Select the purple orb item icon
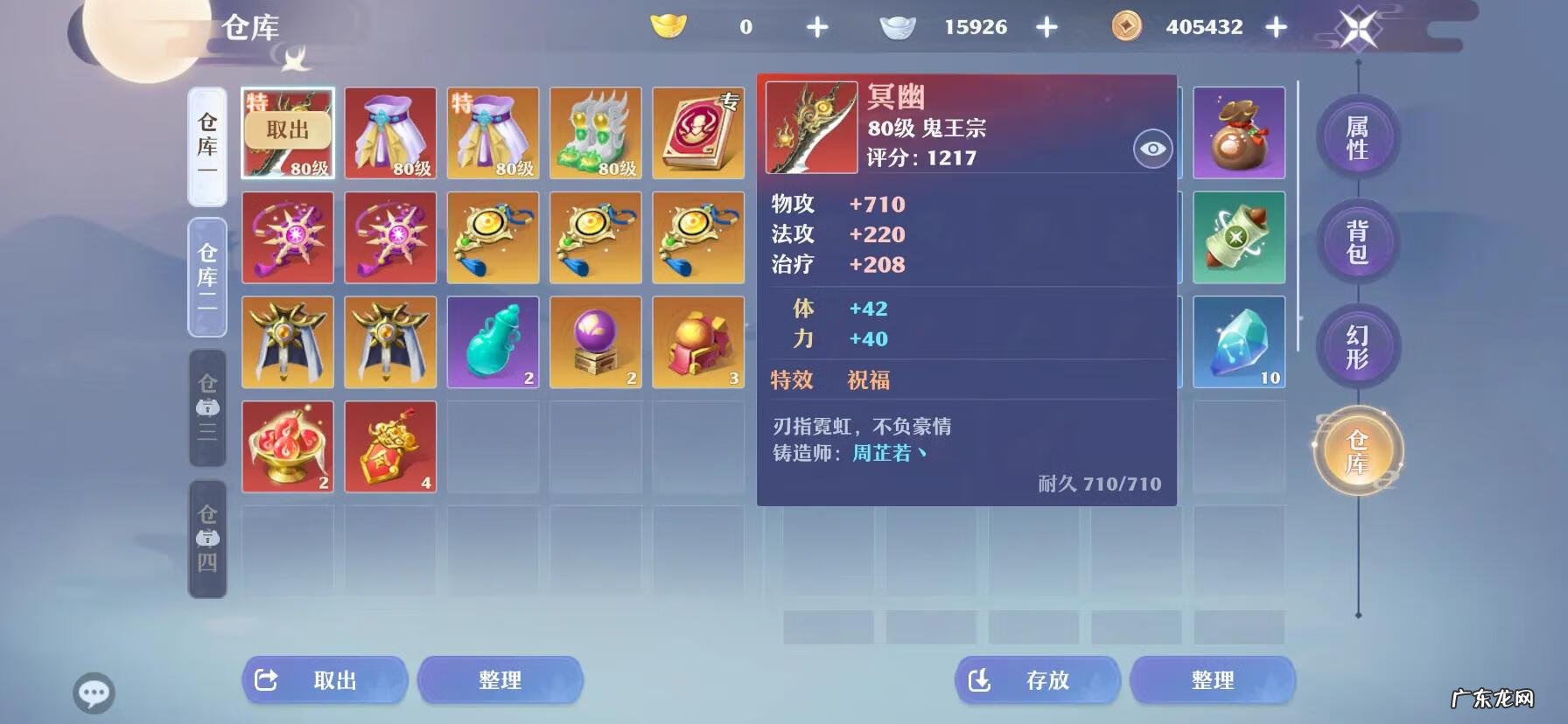1568x724 pixels. click(x=596, y=341)
